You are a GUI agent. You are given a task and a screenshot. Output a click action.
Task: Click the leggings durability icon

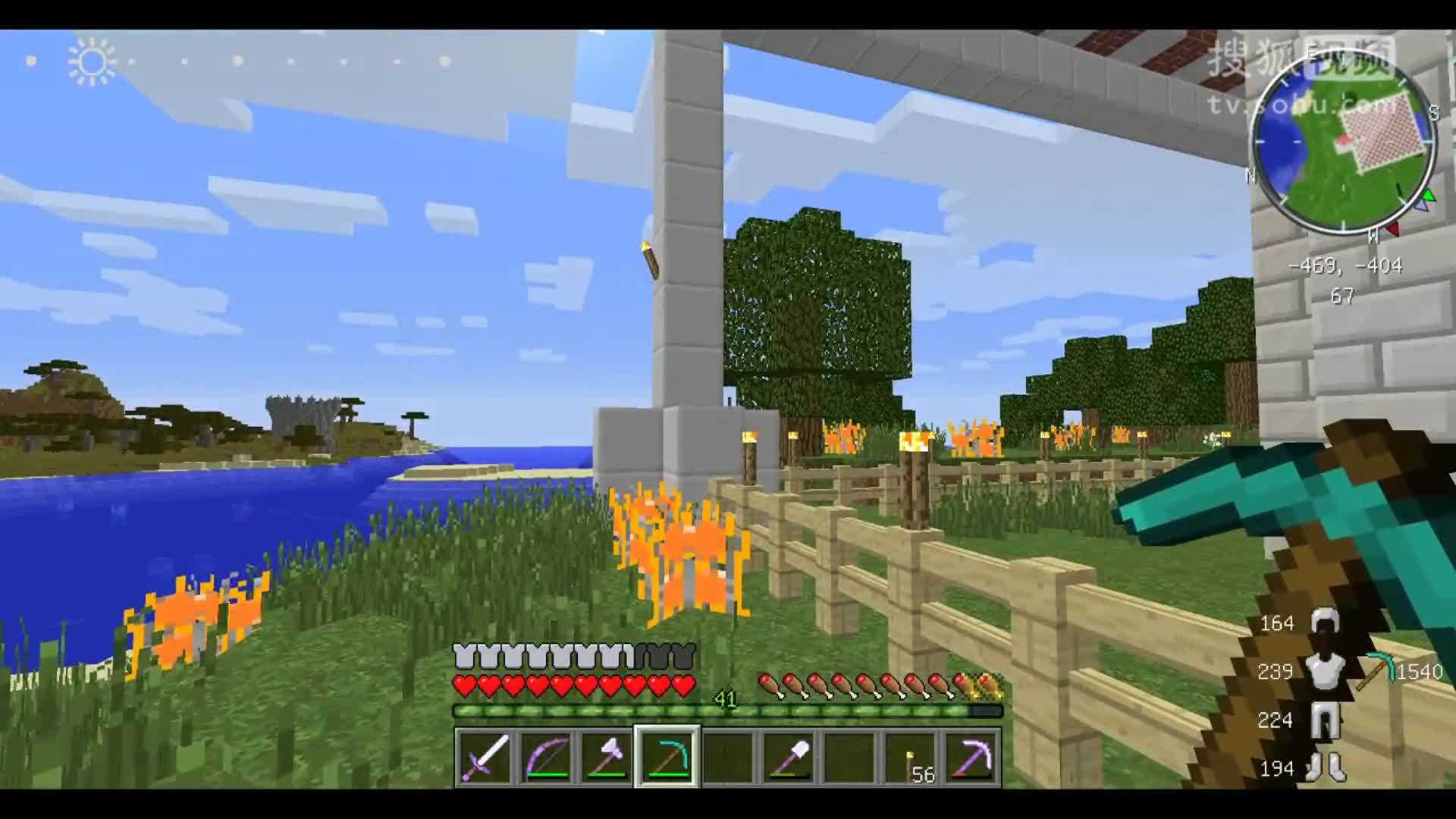1324,720
